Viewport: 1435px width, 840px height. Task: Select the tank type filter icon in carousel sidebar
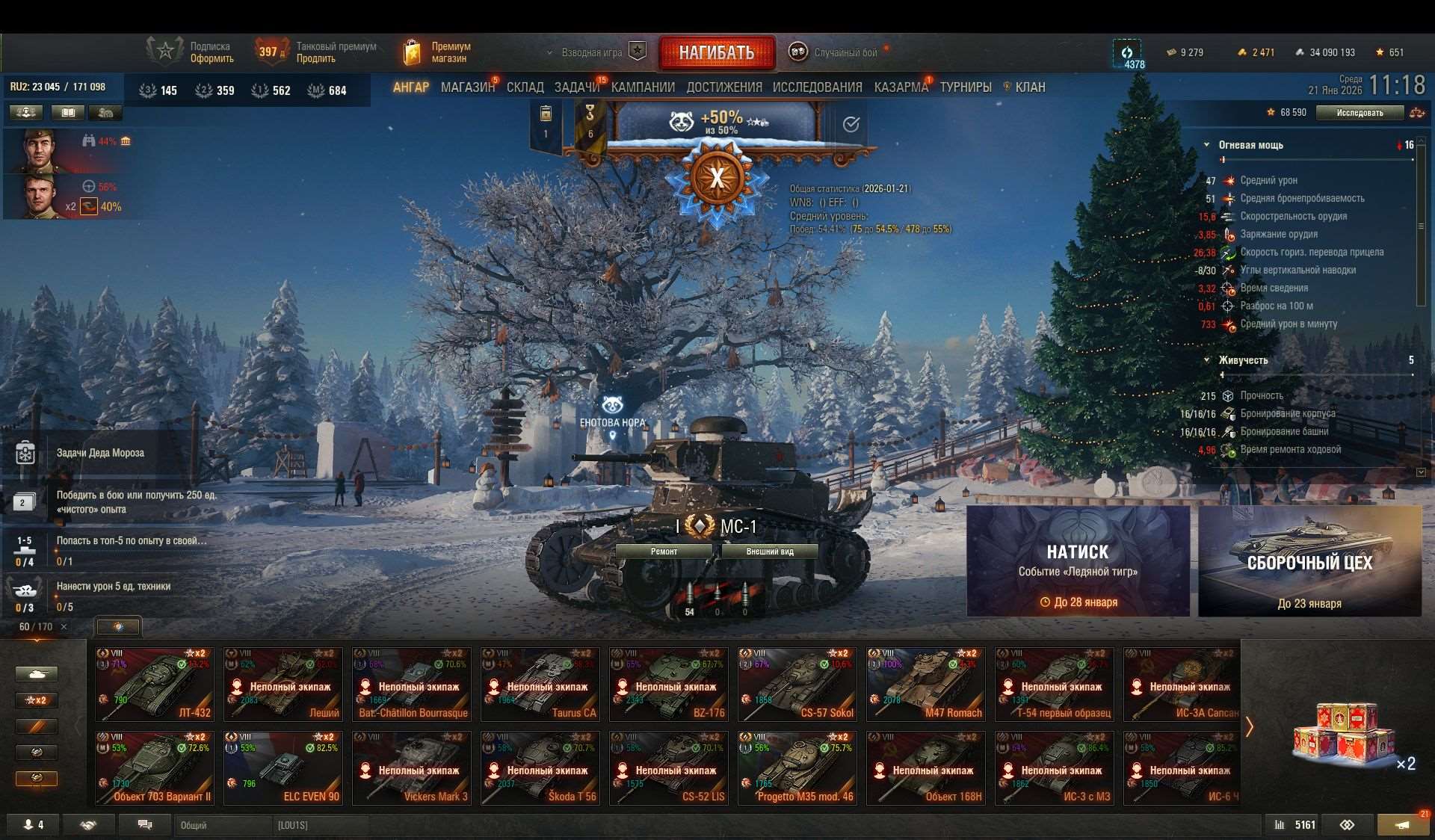(x=36, y=673)
